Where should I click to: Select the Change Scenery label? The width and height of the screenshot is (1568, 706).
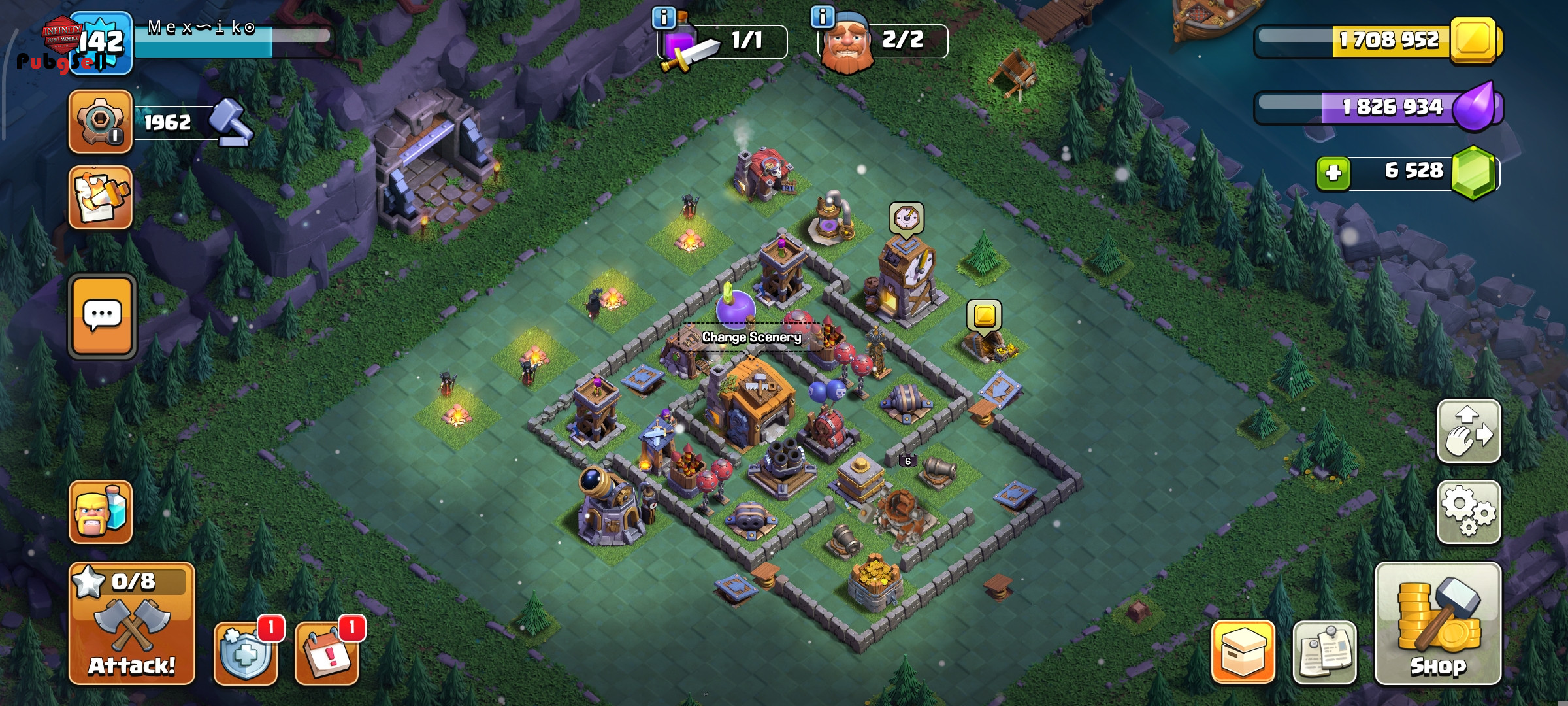pyautogui.click(x=751, y=337)
